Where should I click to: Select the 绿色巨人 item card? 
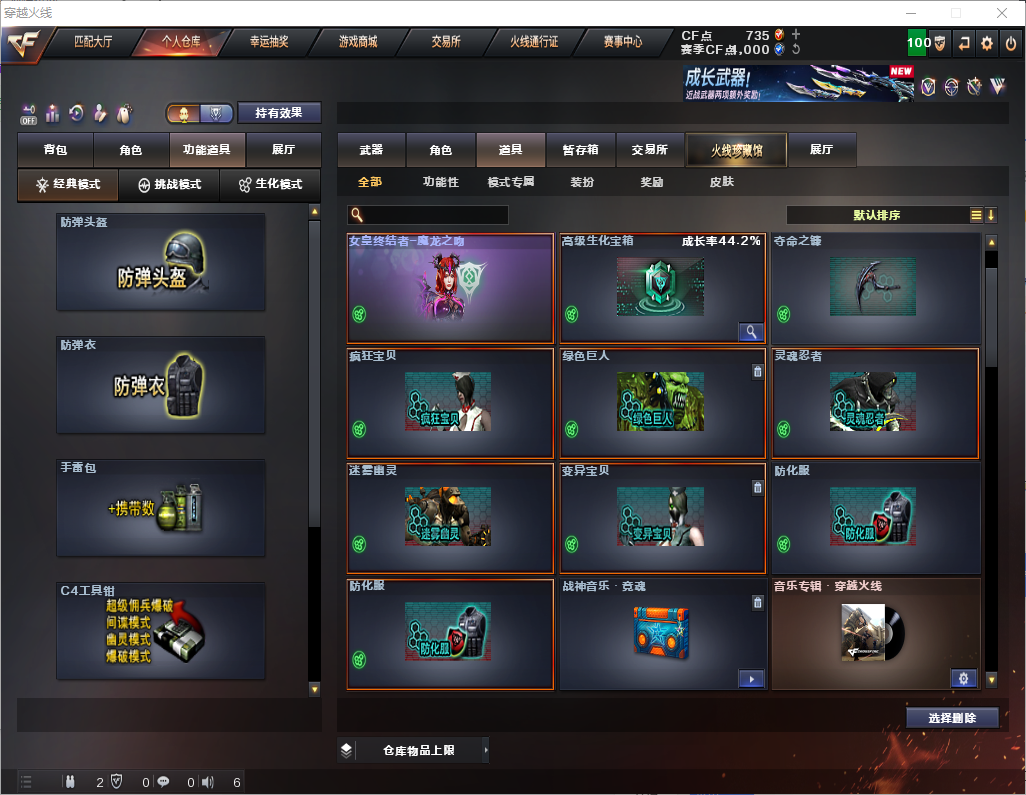[662, 402]
